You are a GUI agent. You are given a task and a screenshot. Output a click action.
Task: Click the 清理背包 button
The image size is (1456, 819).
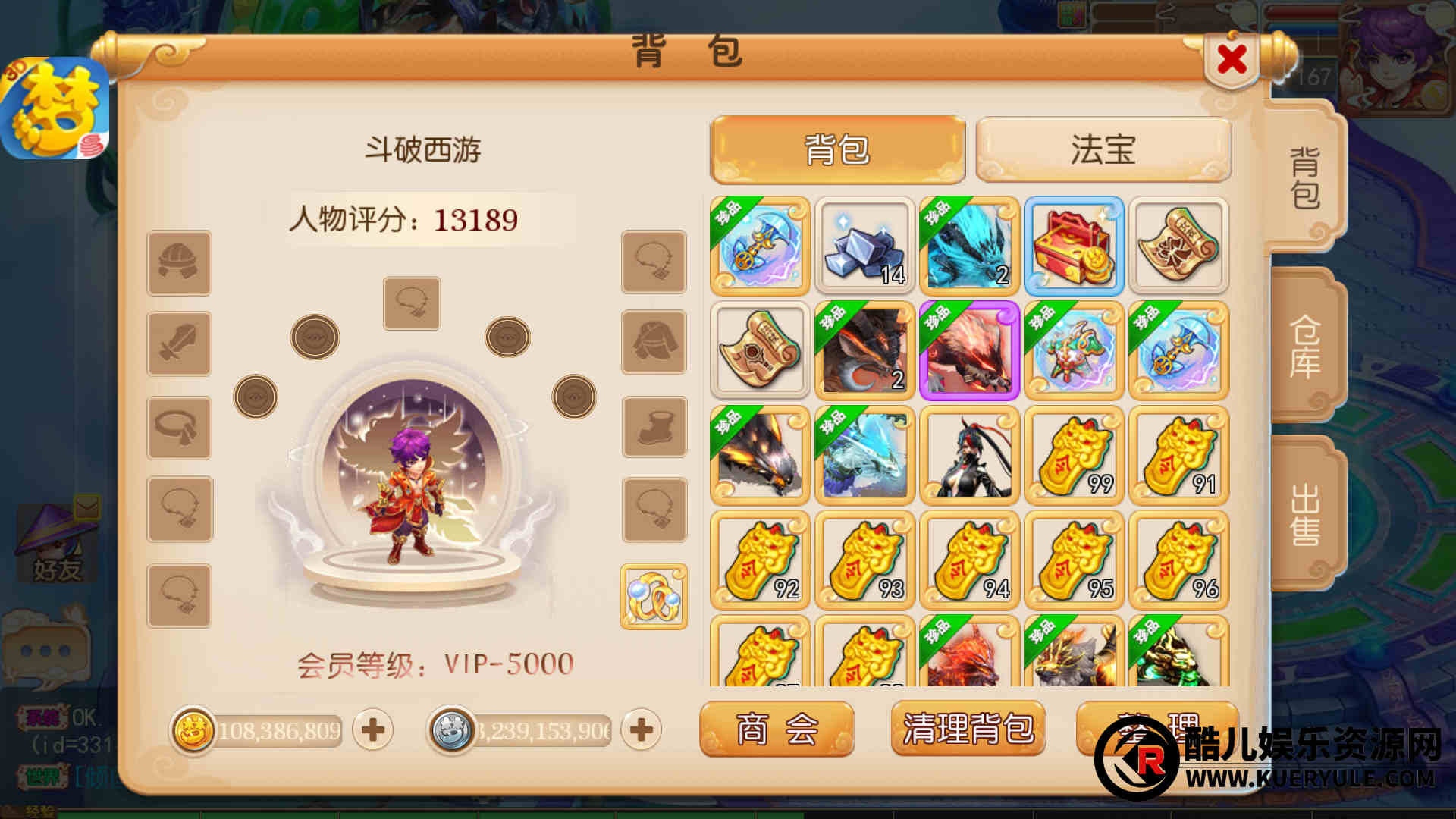click(968, 729)
